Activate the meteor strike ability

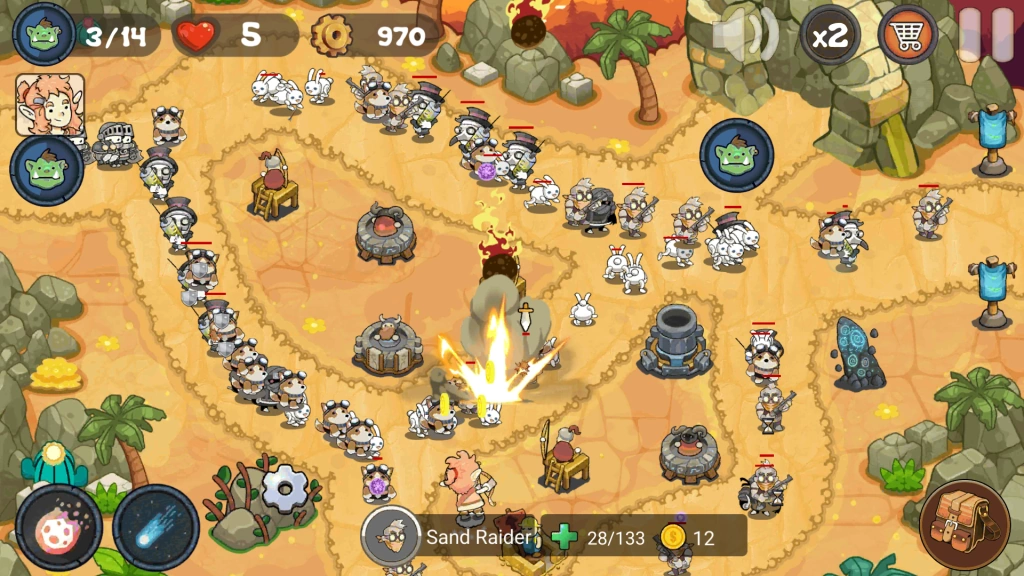coord(58,527)
